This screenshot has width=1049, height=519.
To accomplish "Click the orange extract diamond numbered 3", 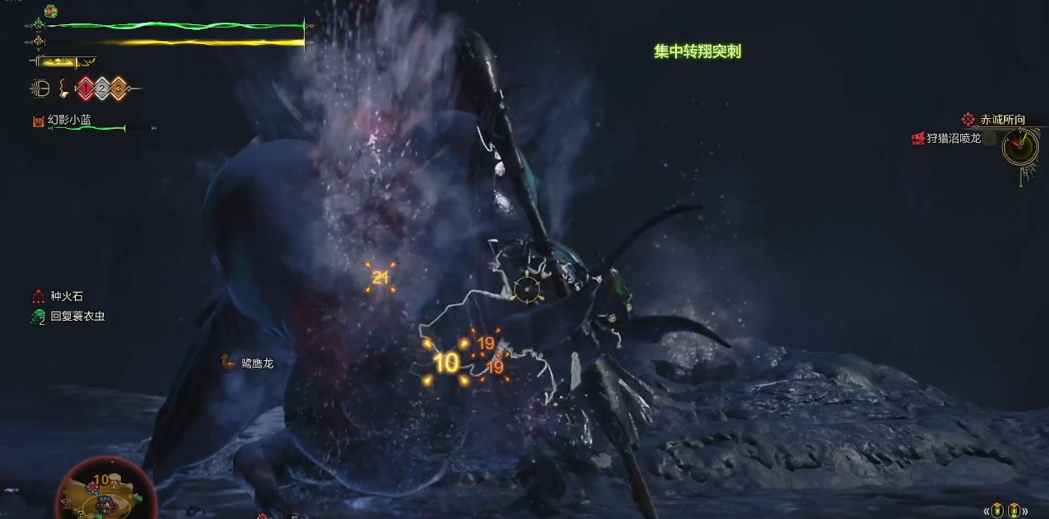I will click(x=118, y=88).
